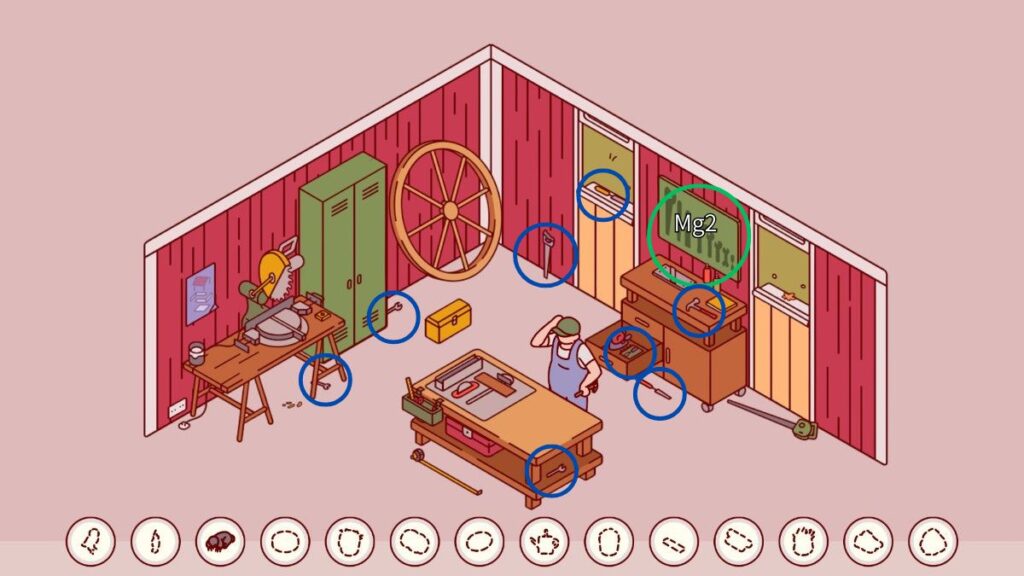Screen dimensions: 1024x576
Task: Pick the small flat bar outline slot
Action: [673, 542]
